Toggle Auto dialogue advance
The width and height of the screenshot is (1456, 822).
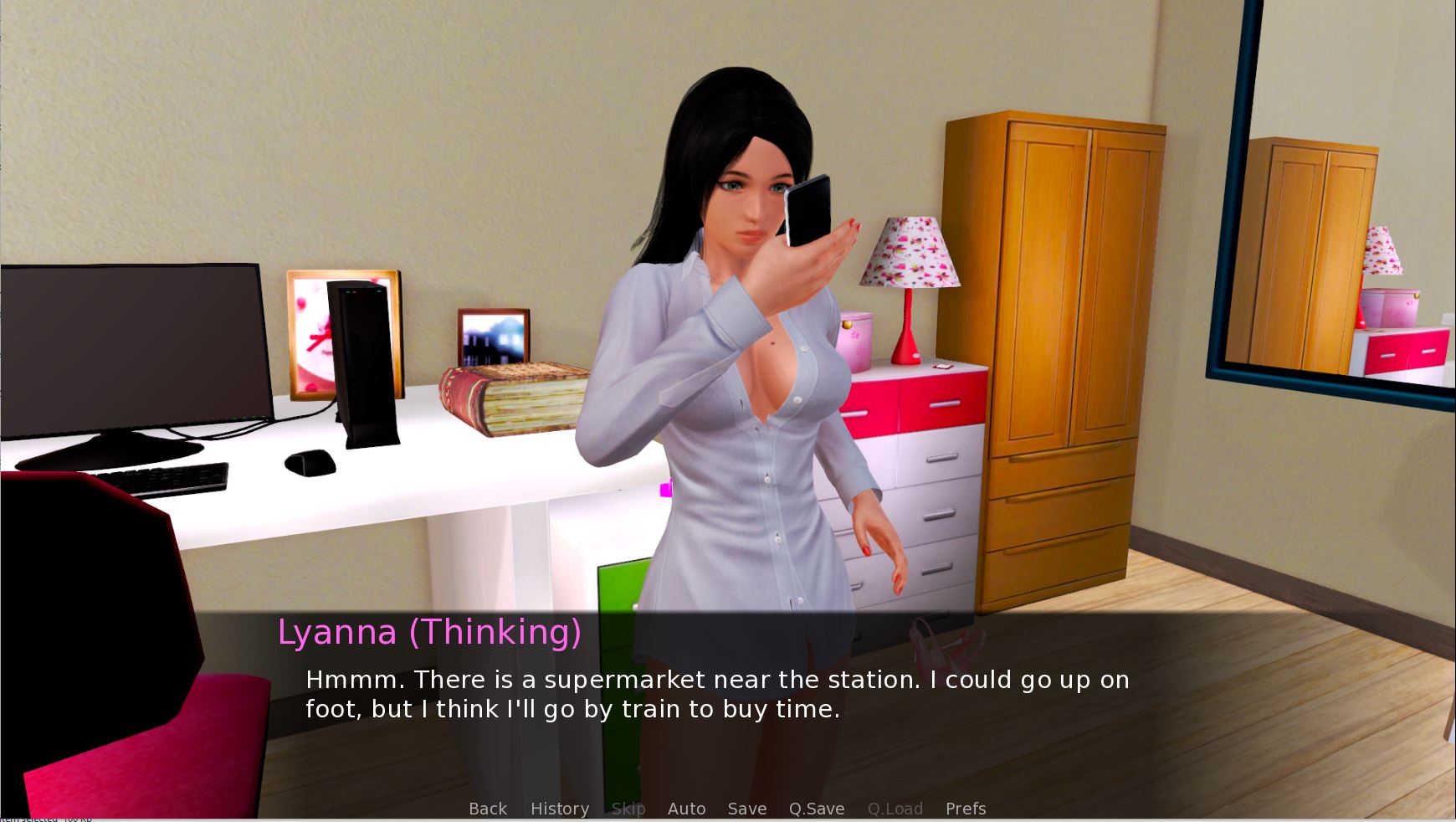[686, 809]
